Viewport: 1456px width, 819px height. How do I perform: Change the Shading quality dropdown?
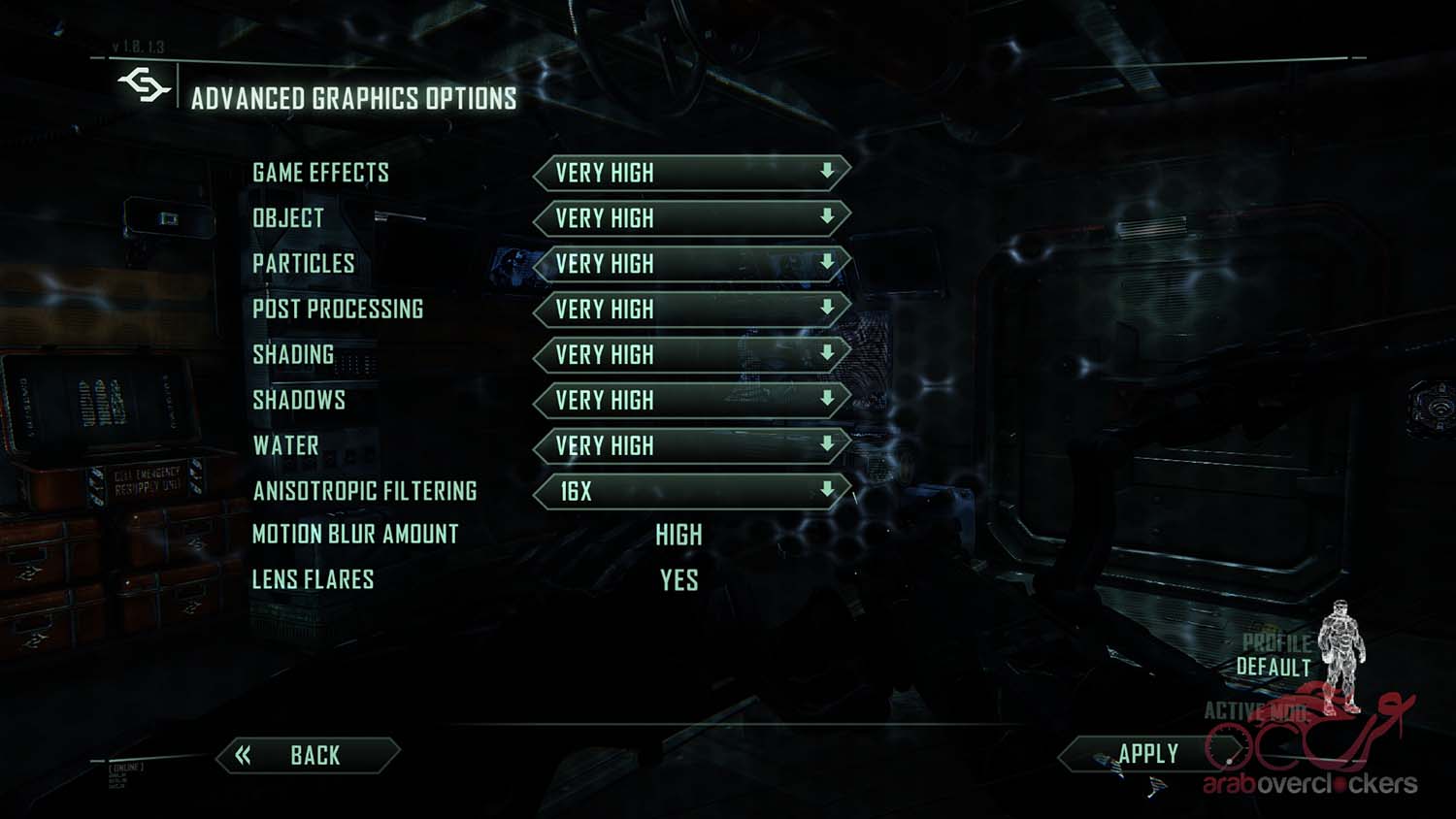(691, 354)
